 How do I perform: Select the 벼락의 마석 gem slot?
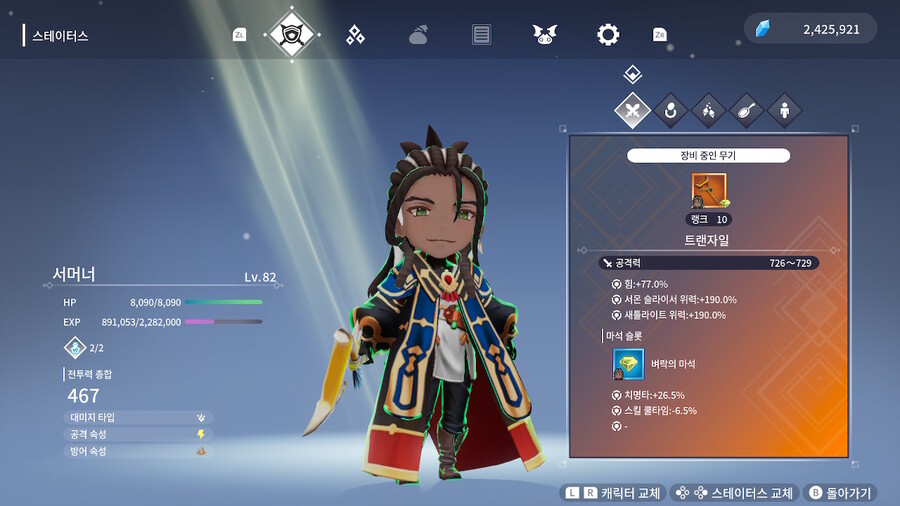click(x=628, y=364)
